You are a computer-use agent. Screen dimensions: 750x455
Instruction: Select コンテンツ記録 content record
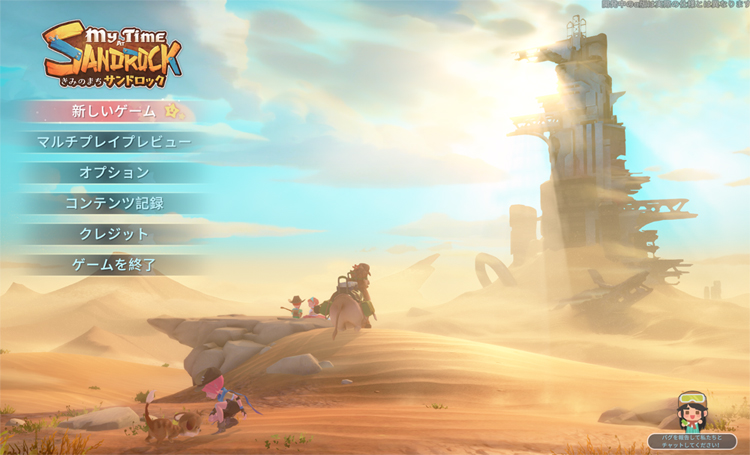click(x=114, y=203)
